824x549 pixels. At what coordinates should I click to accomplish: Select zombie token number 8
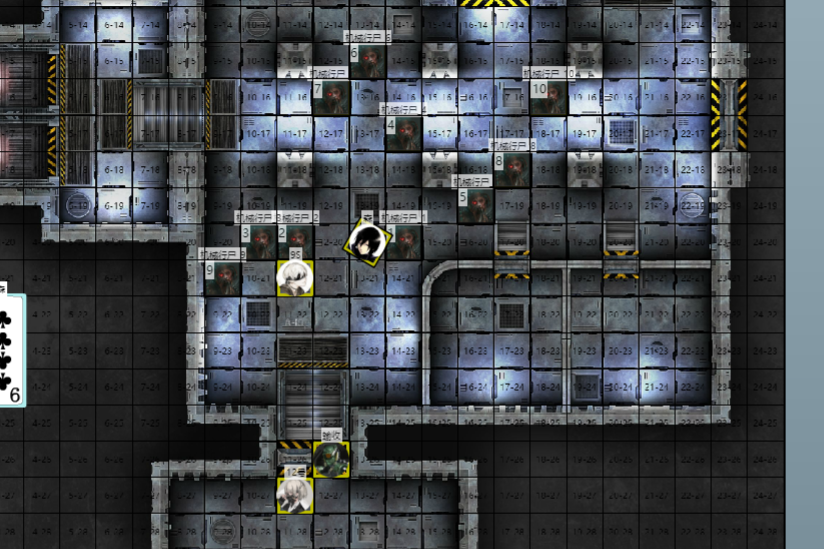coord(512,169)
